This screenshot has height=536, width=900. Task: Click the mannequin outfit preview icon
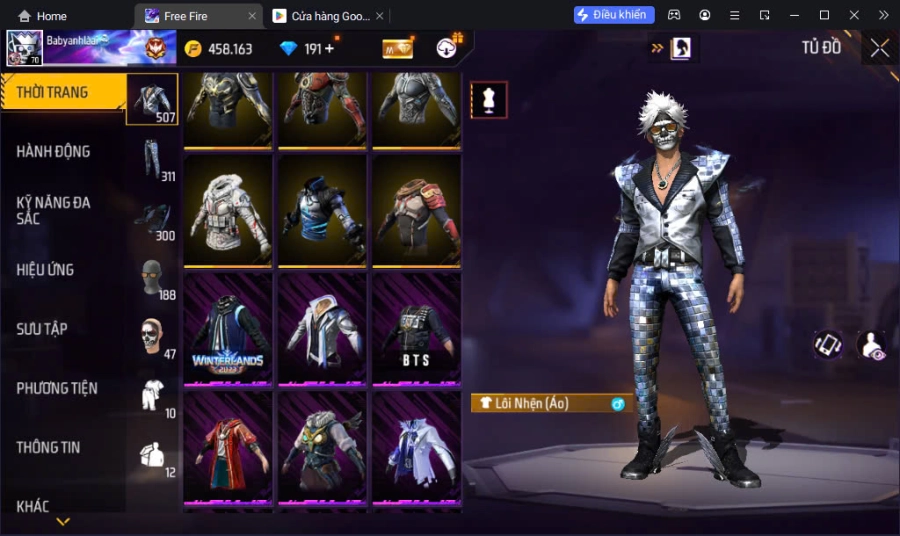pos(489,100)
